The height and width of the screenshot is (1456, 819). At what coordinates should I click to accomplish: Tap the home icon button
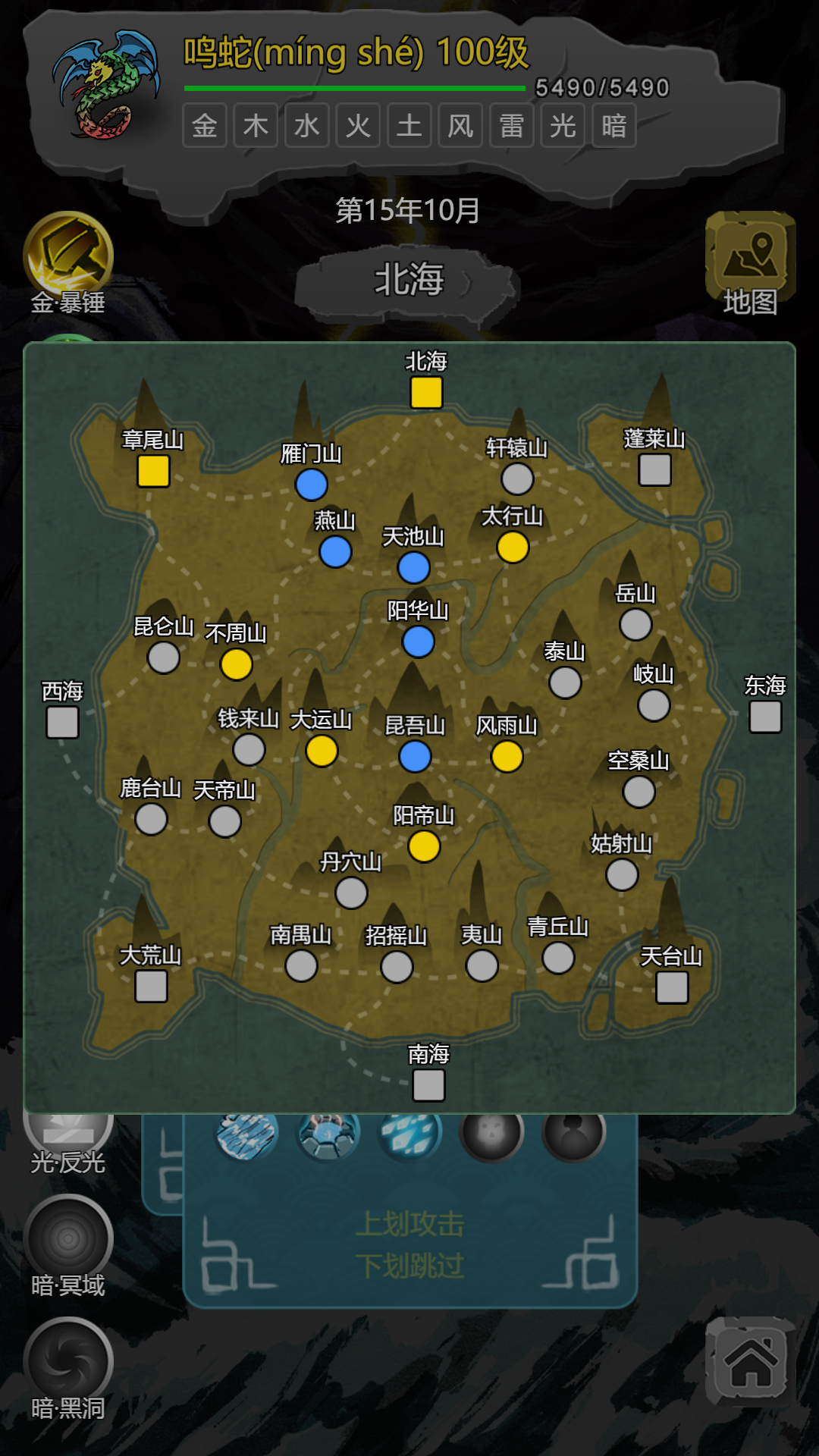(x=751, y=1363)
